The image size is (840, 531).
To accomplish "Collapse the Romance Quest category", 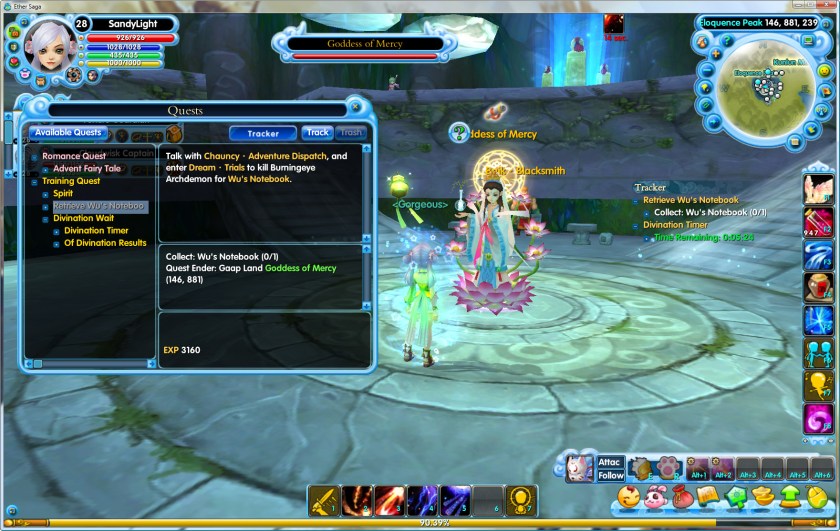I will pyautogui.click(x=33, y=157).
